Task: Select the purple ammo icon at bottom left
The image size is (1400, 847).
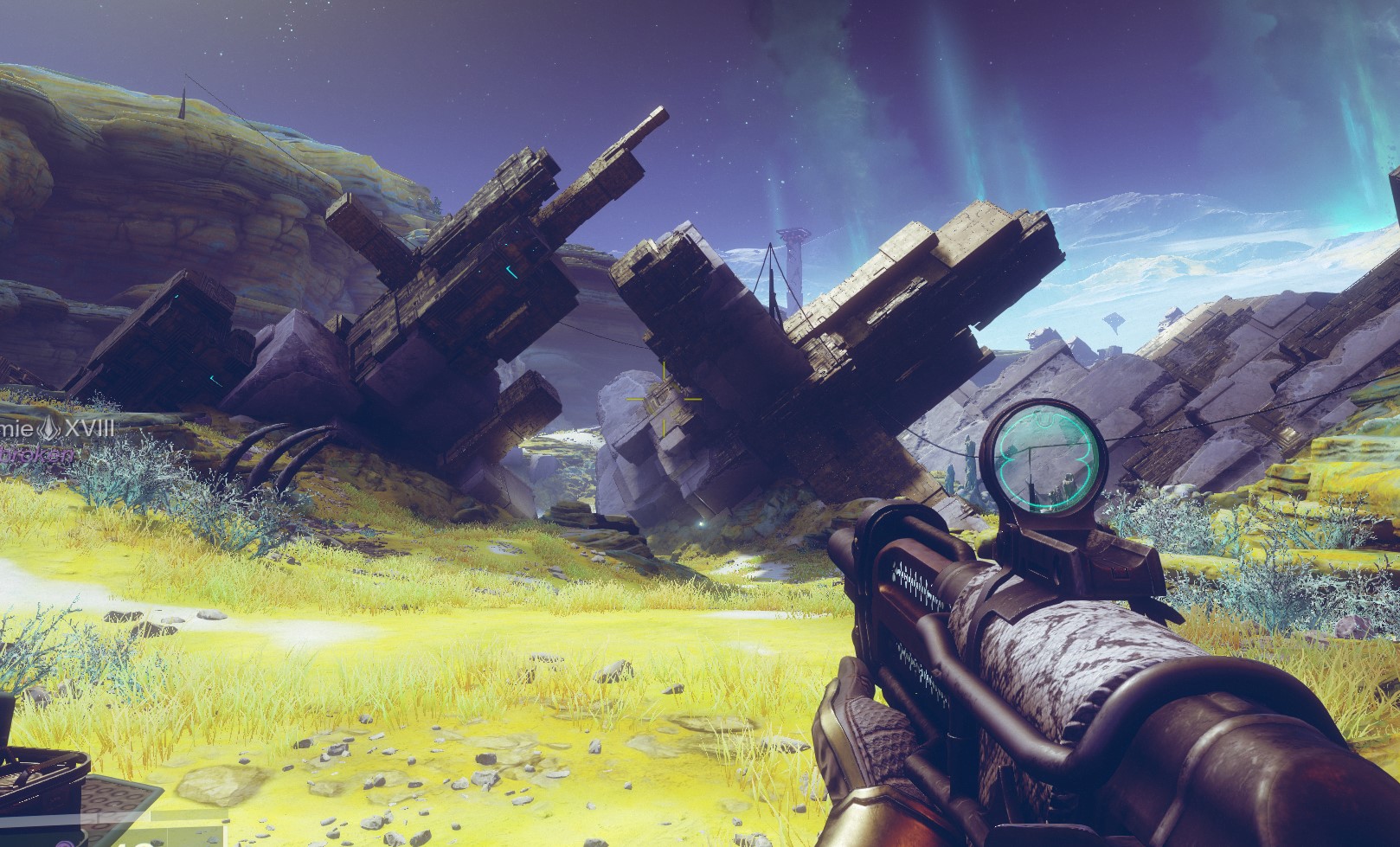Action: tap(65, 844)
